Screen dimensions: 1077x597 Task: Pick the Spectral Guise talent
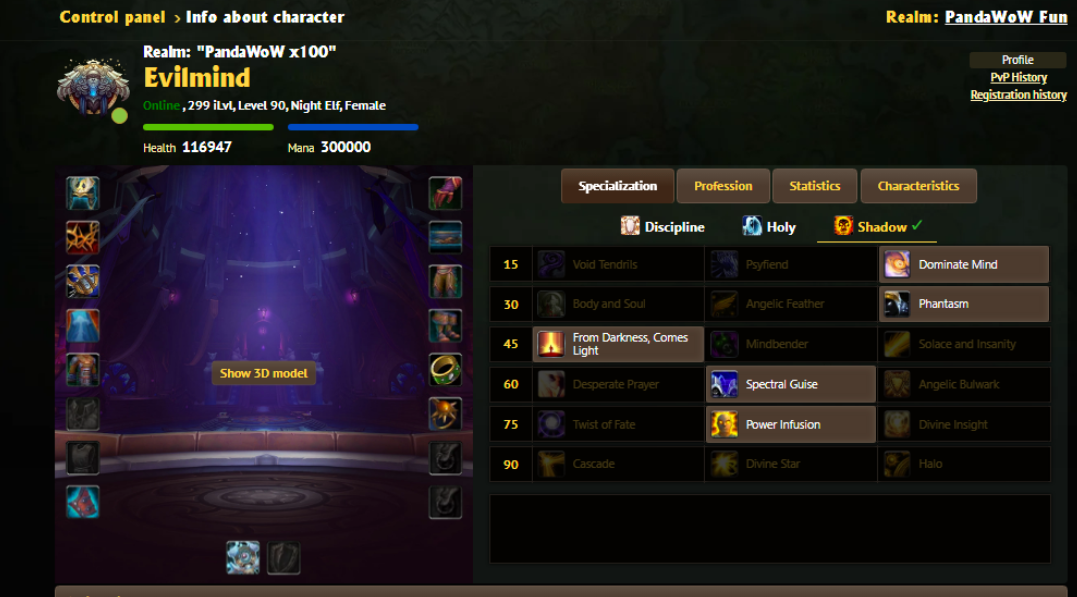791,384
